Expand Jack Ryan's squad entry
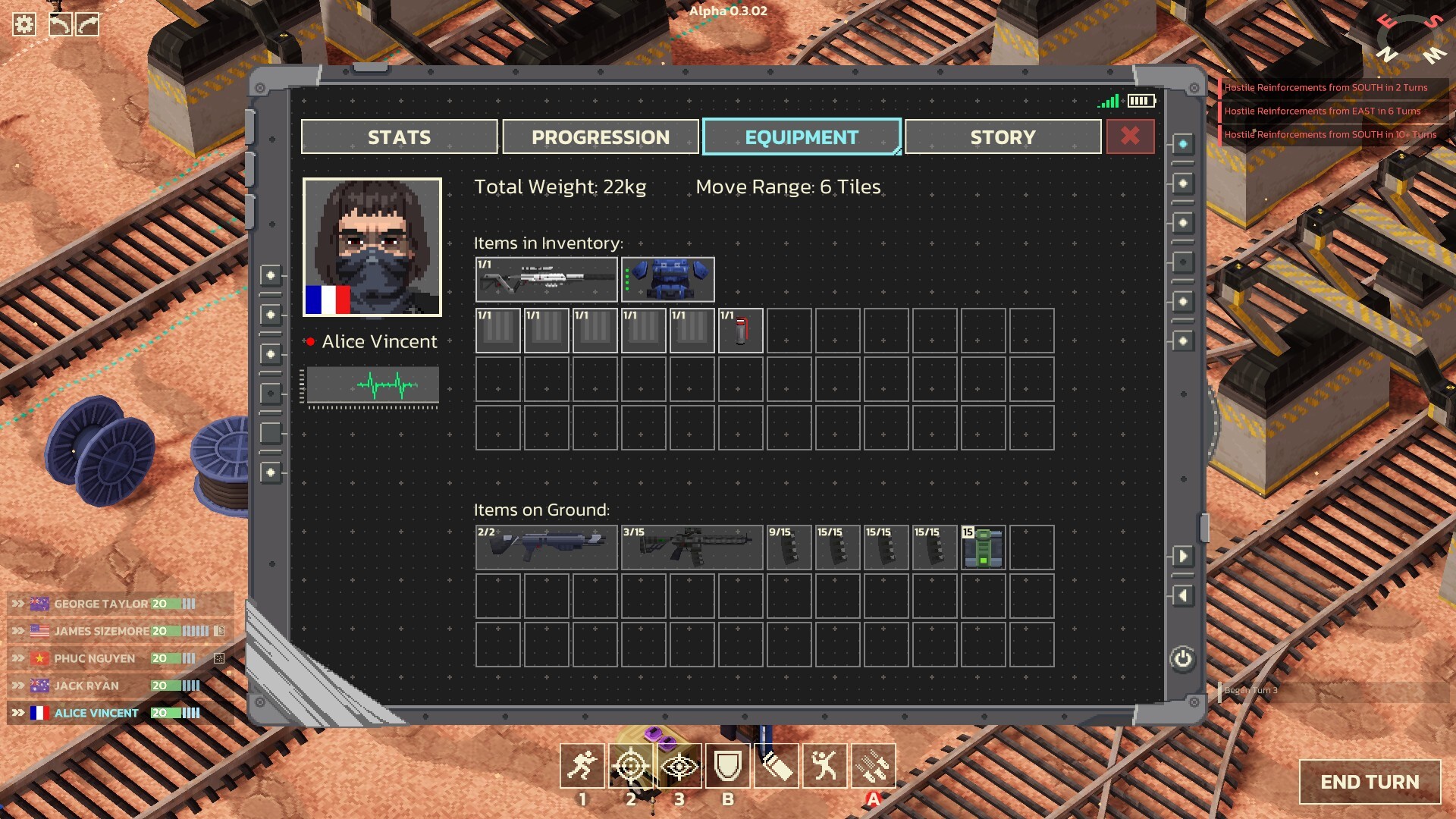 click(17, 685)
